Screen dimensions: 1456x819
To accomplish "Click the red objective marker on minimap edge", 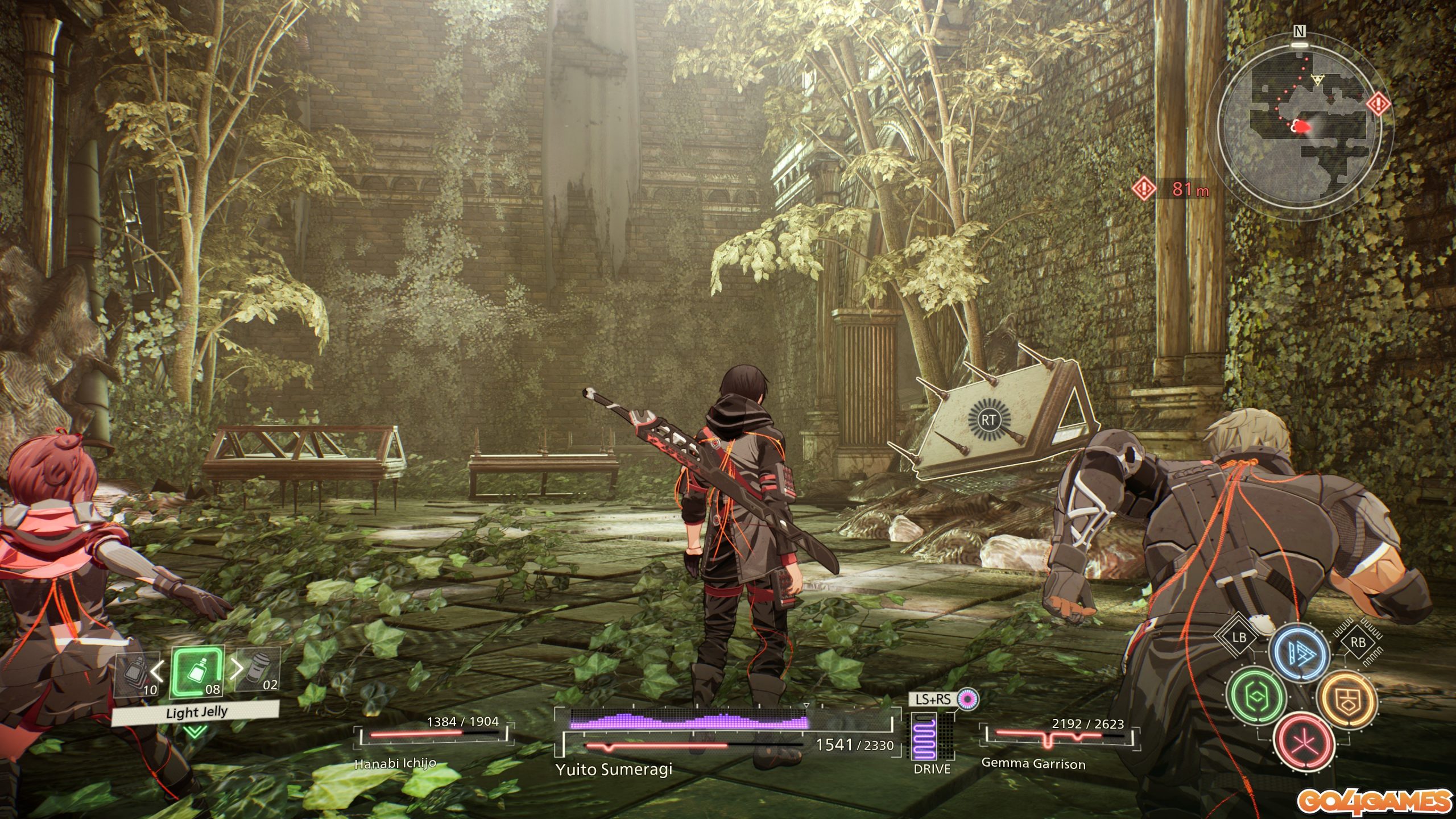I will point(1379,104).
